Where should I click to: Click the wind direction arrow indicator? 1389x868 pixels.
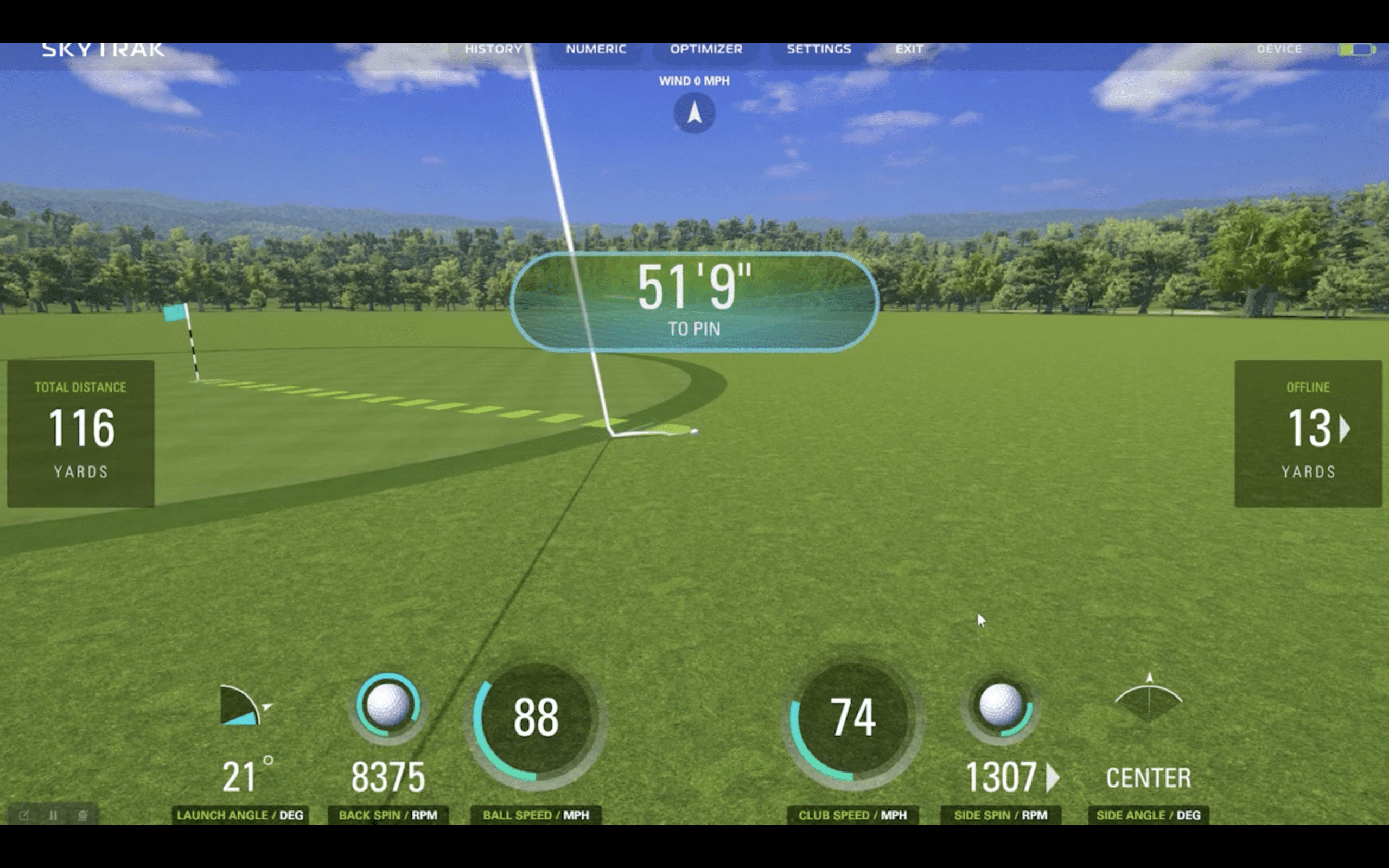tap(694, 113)
